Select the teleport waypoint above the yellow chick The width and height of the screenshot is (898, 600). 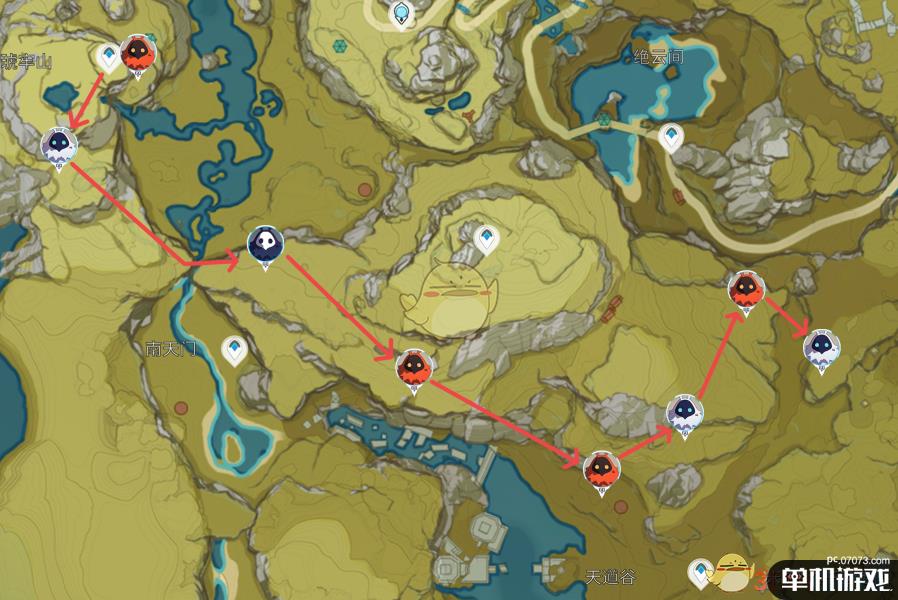point(487,238)
